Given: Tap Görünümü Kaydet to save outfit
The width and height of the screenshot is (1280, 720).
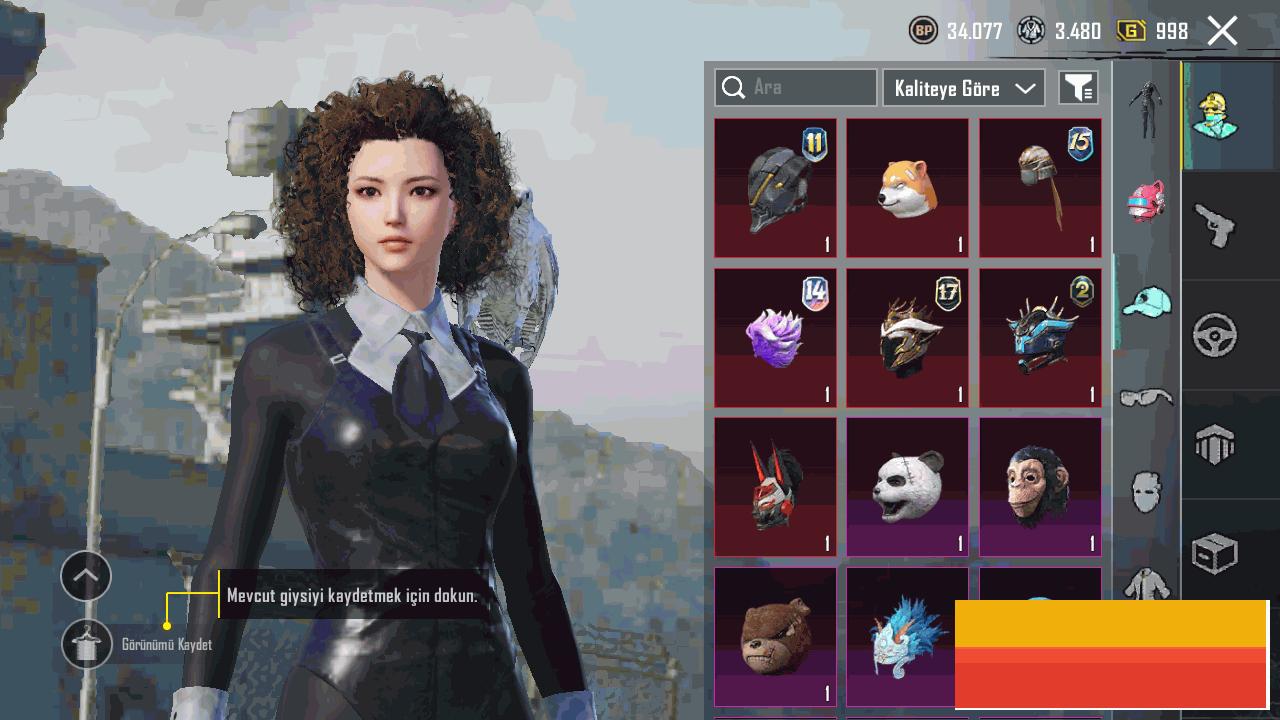Looking at the screenshot, I should point(87,645).
